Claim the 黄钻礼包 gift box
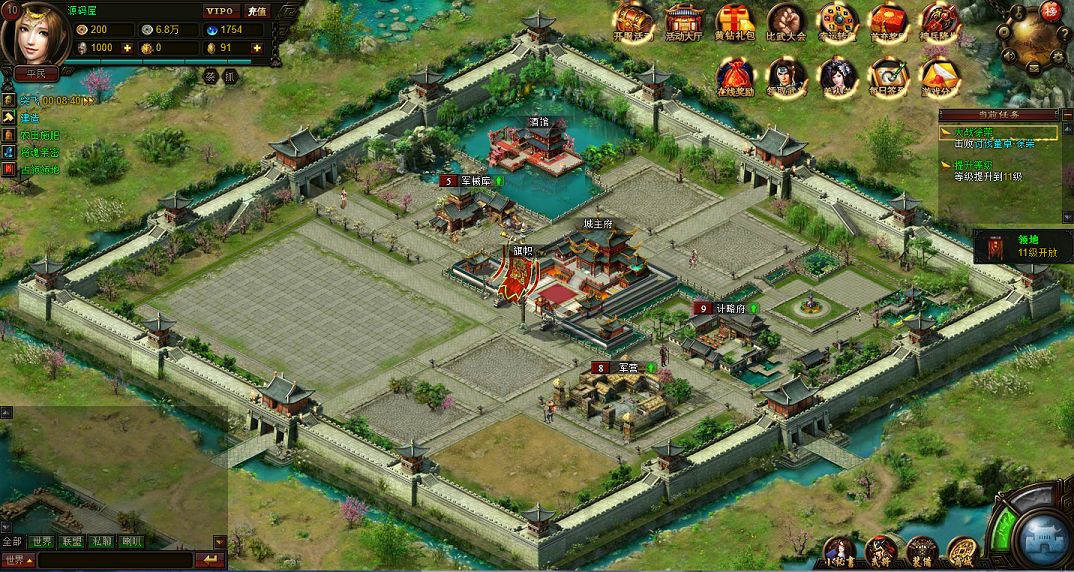The image size is (1074, 572). coord(736,21)
